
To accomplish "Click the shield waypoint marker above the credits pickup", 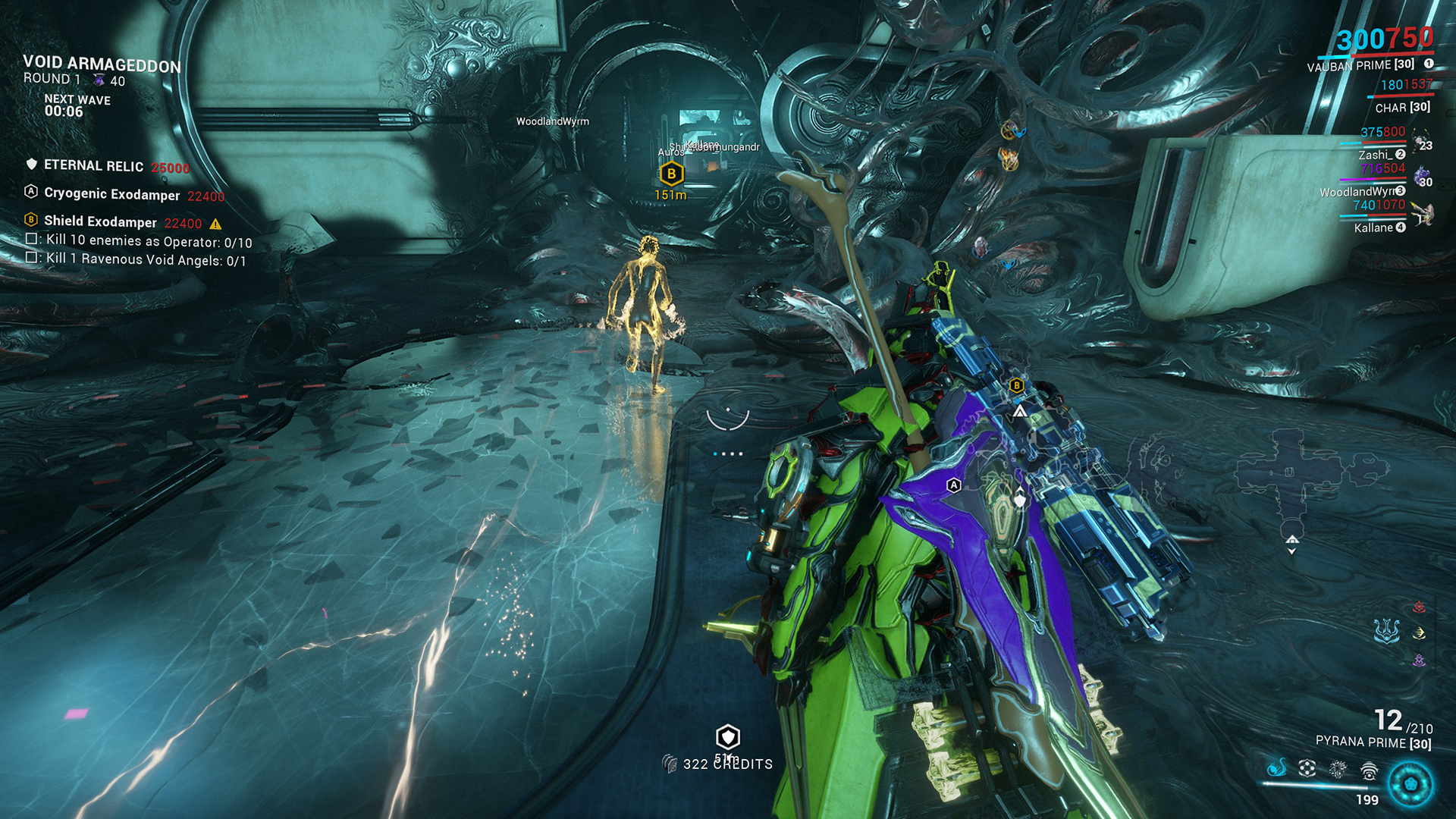I will 728,736.
